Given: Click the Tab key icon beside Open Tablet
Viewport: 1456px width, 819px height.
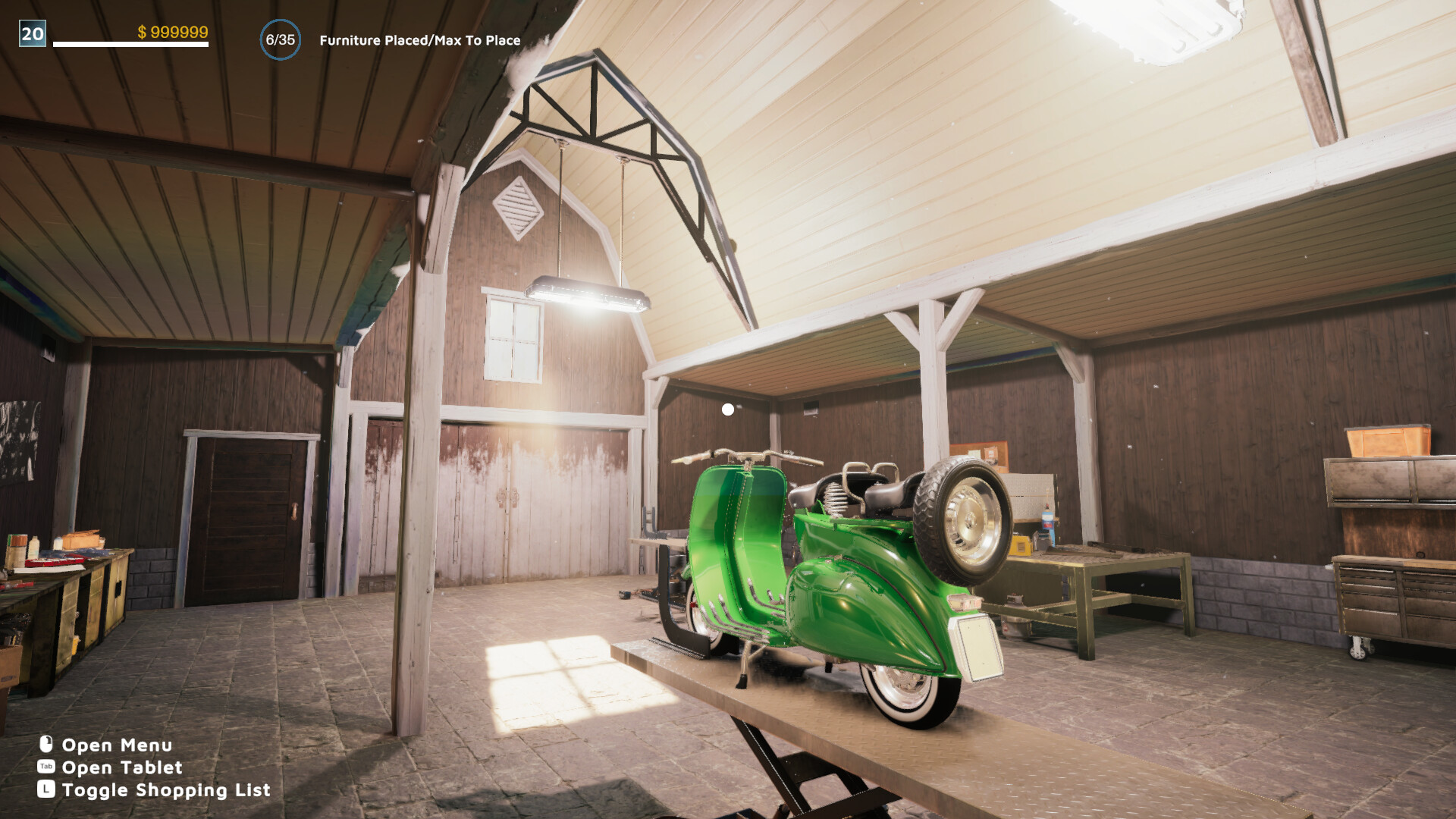Looking at the screenshot, I should (46, 767).
